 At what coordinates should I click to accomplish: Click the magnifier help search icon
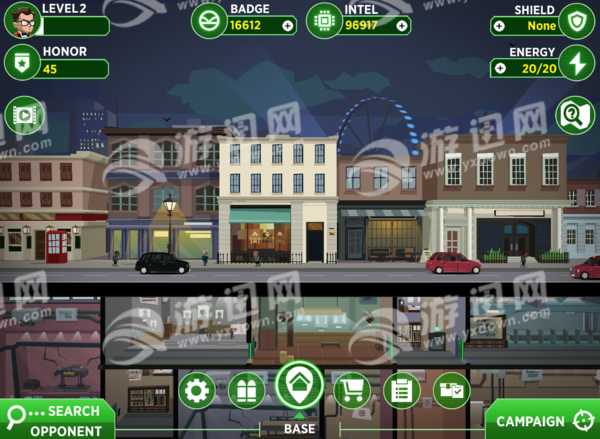point(575,115)
